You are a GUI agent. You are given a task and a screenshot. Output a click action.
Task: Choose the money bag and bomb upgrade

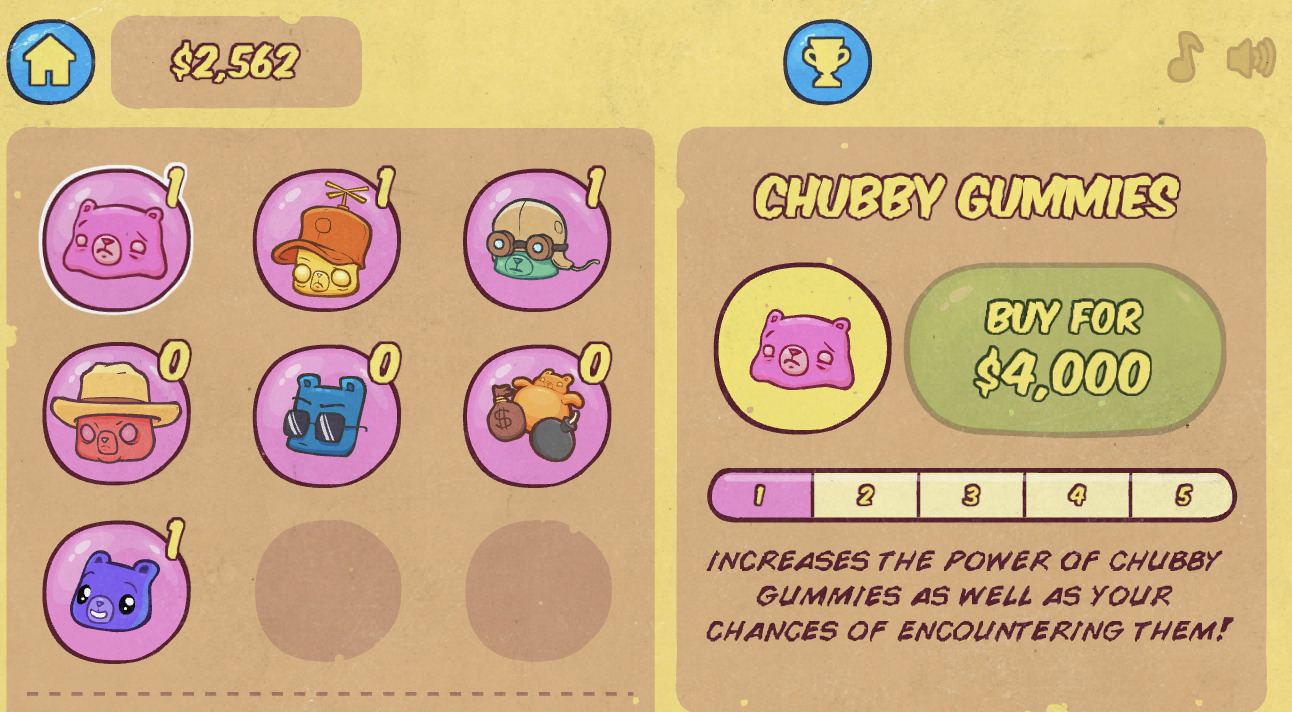point(536,414)
